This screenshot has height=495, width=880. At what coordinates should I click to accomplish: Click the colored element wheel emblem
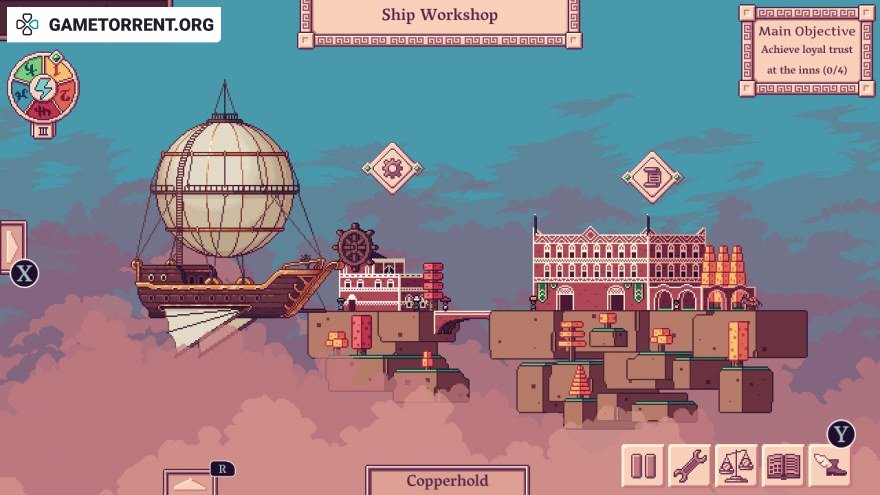coord(43,87)
